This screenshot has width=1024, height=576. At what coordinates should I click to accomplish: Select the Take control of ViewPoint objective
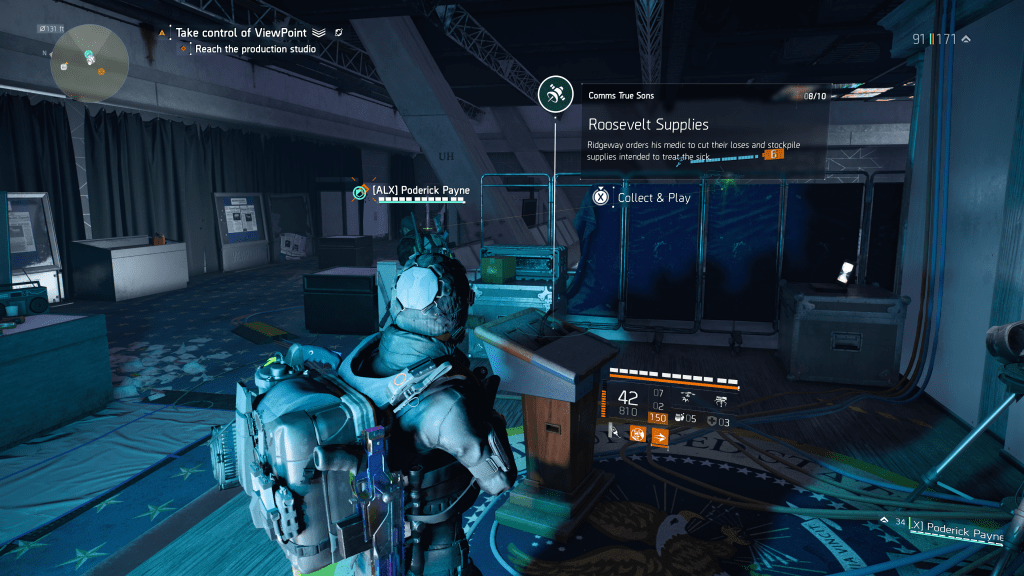tap(244, 33)
